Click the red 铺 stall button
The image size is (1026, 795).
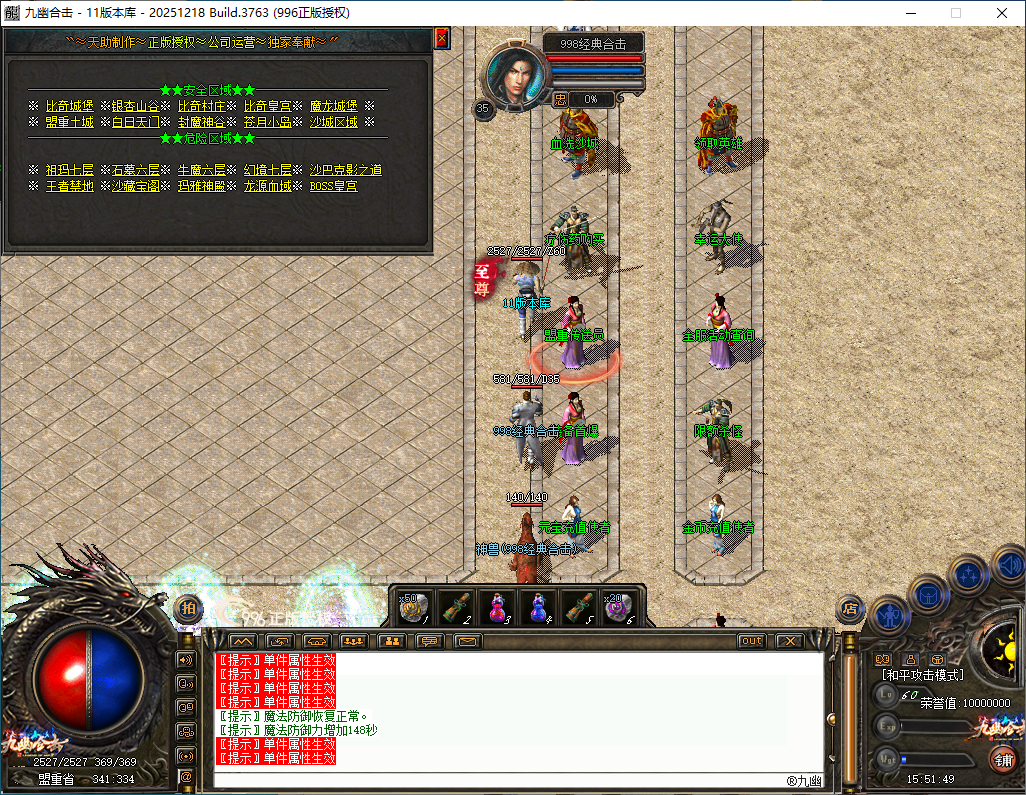[x=1001, y=760]
